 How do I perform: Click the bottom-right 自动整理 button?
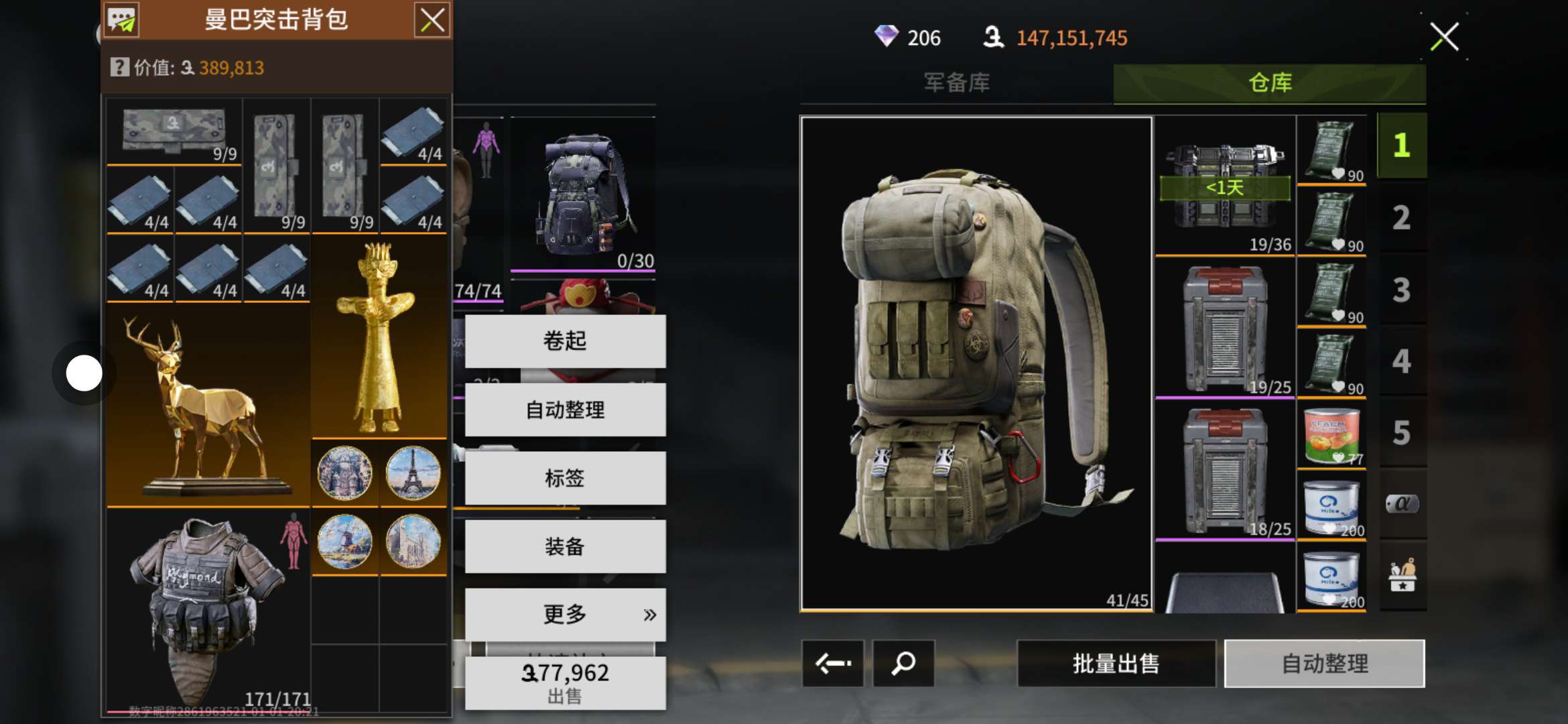coord(1324,664)
